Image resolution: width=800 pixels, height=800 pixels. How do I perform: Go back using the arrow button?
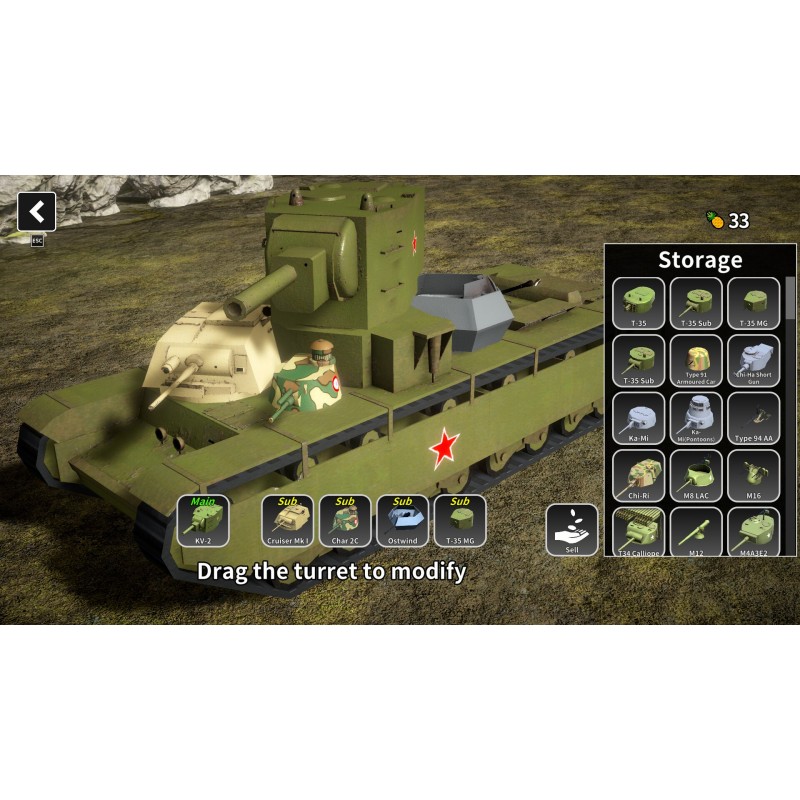click(x=37, y=212)
